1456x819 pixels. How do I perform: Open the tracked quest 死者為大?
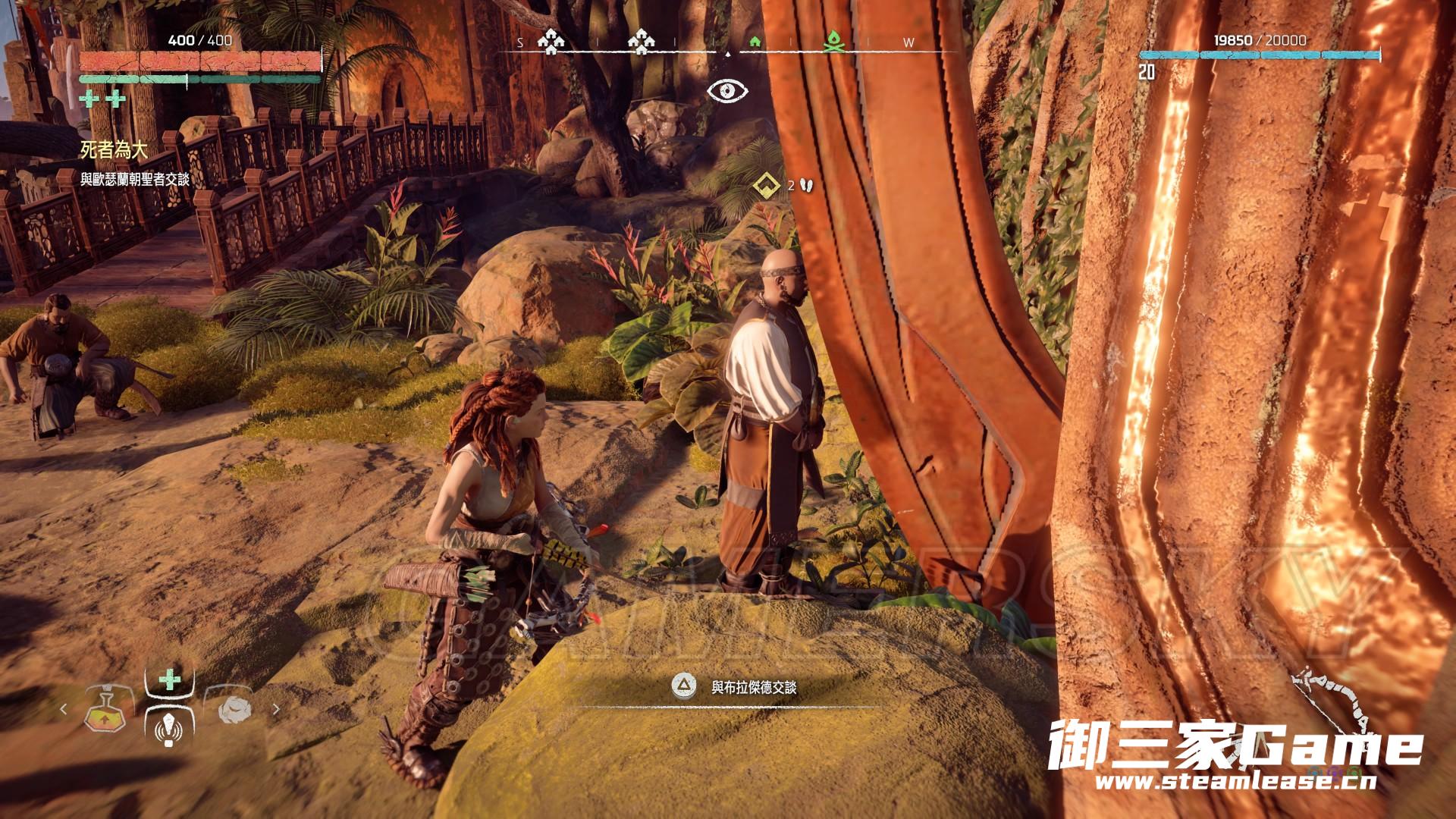(x=114, y=150)
